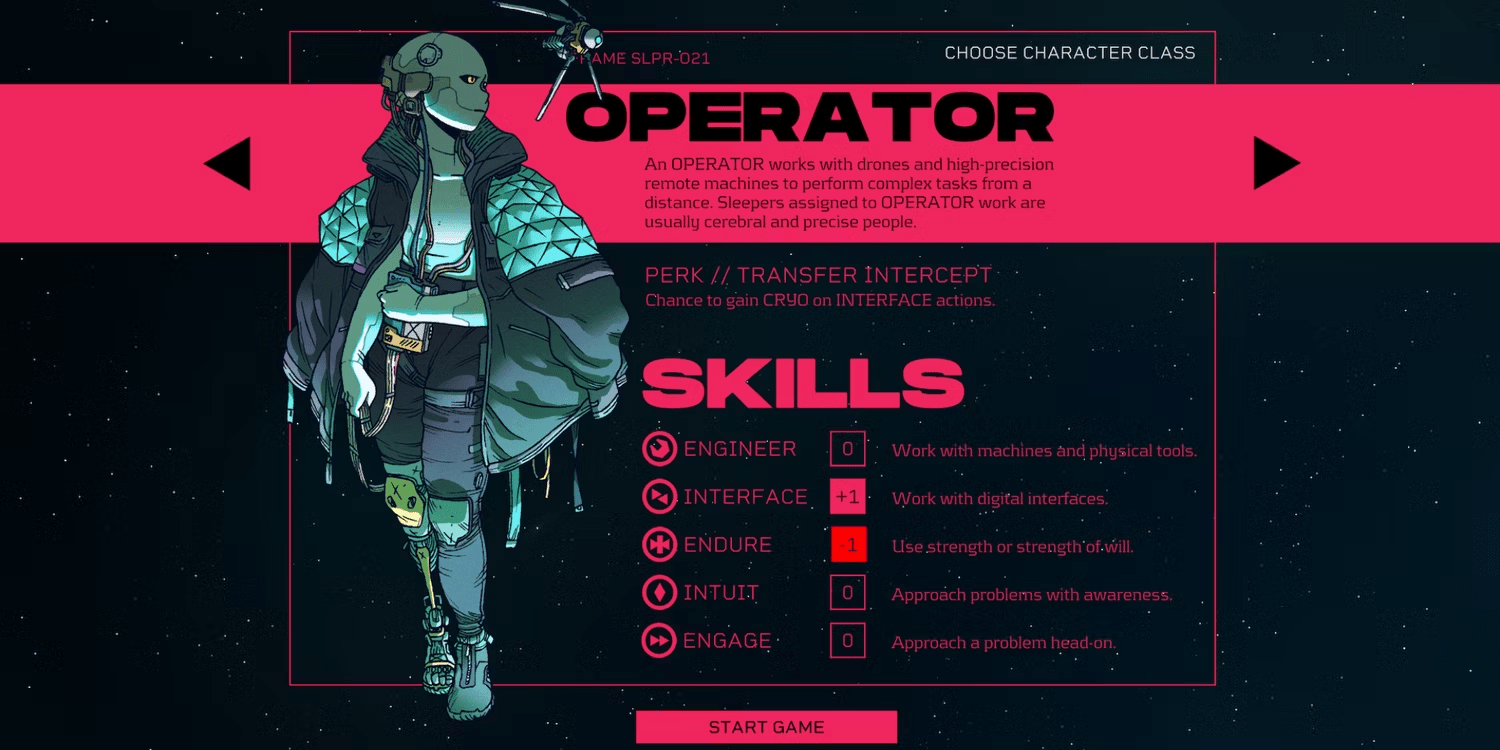Choose the INTERFACE skill icon
The width and height of the screenshot is (1500, 750).
pyautogui.click(x=659, y=497)
